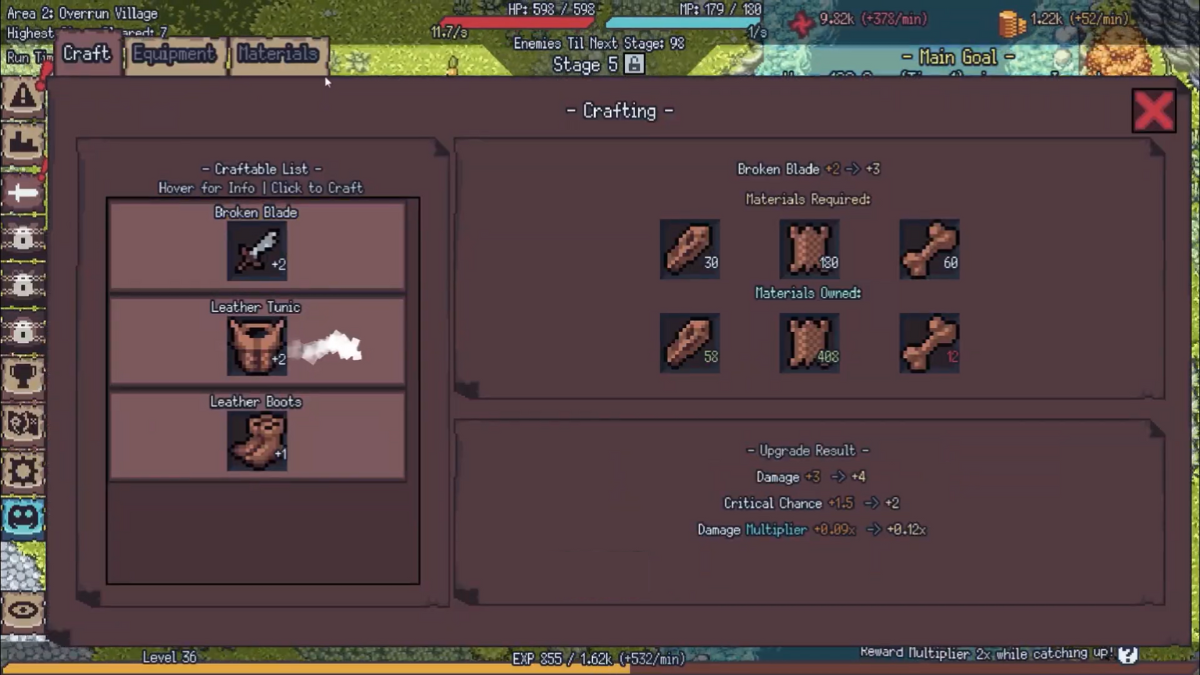
Task: Open the map scroll sidebar icon
Action: coord(22,424)
